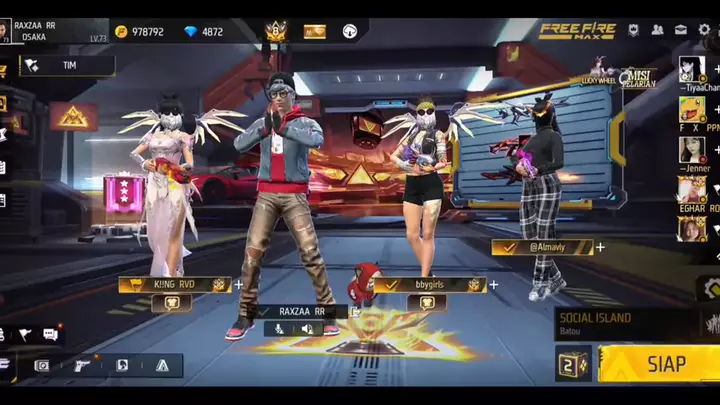The width and height of the screenshot is (720, 405).
Task: Top up diamonds from the diamond counter
Action: (x=204, y=32)
